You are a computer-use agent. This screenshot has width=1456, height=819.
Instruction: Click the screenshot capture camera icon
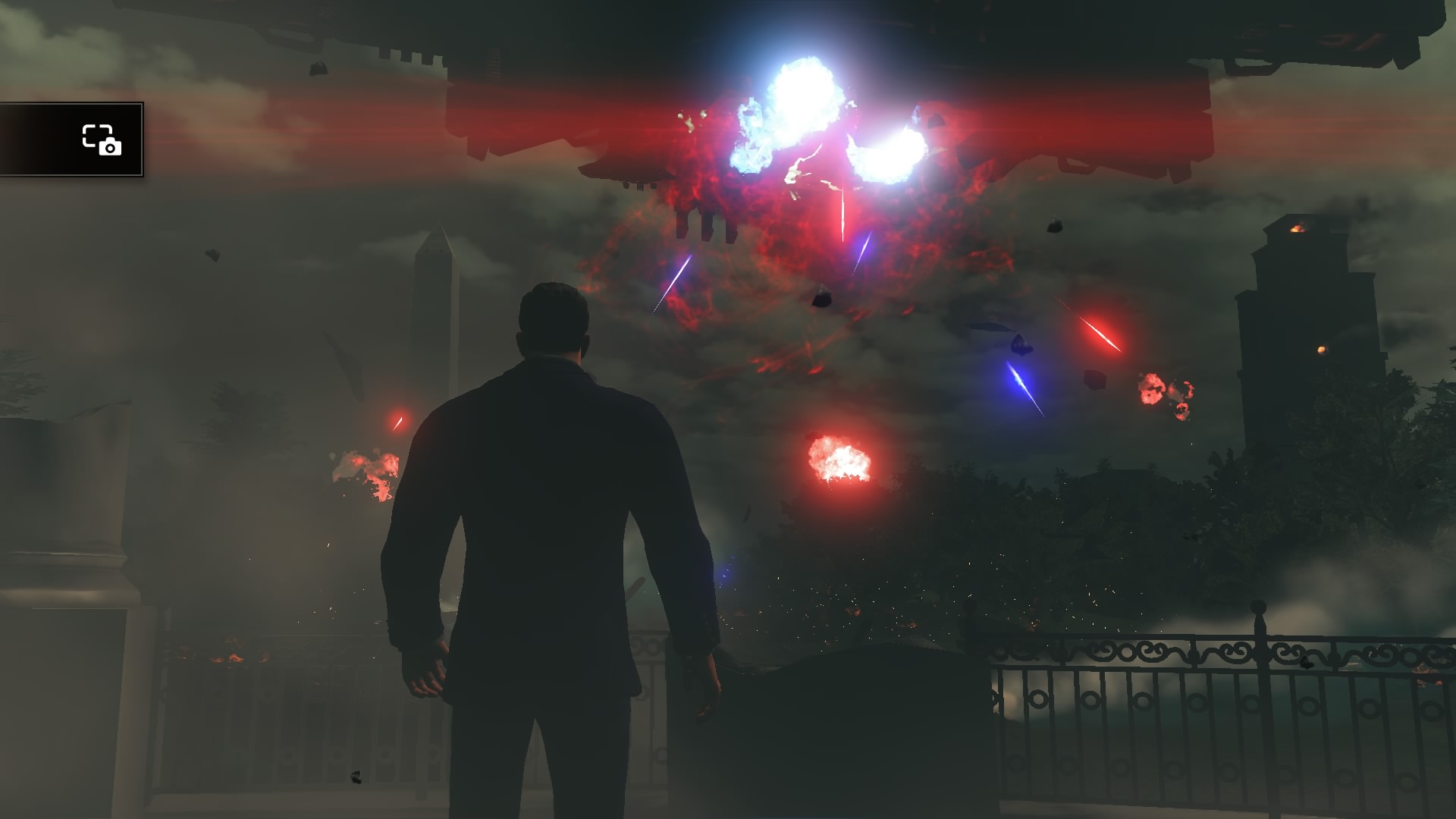(102, 140)
